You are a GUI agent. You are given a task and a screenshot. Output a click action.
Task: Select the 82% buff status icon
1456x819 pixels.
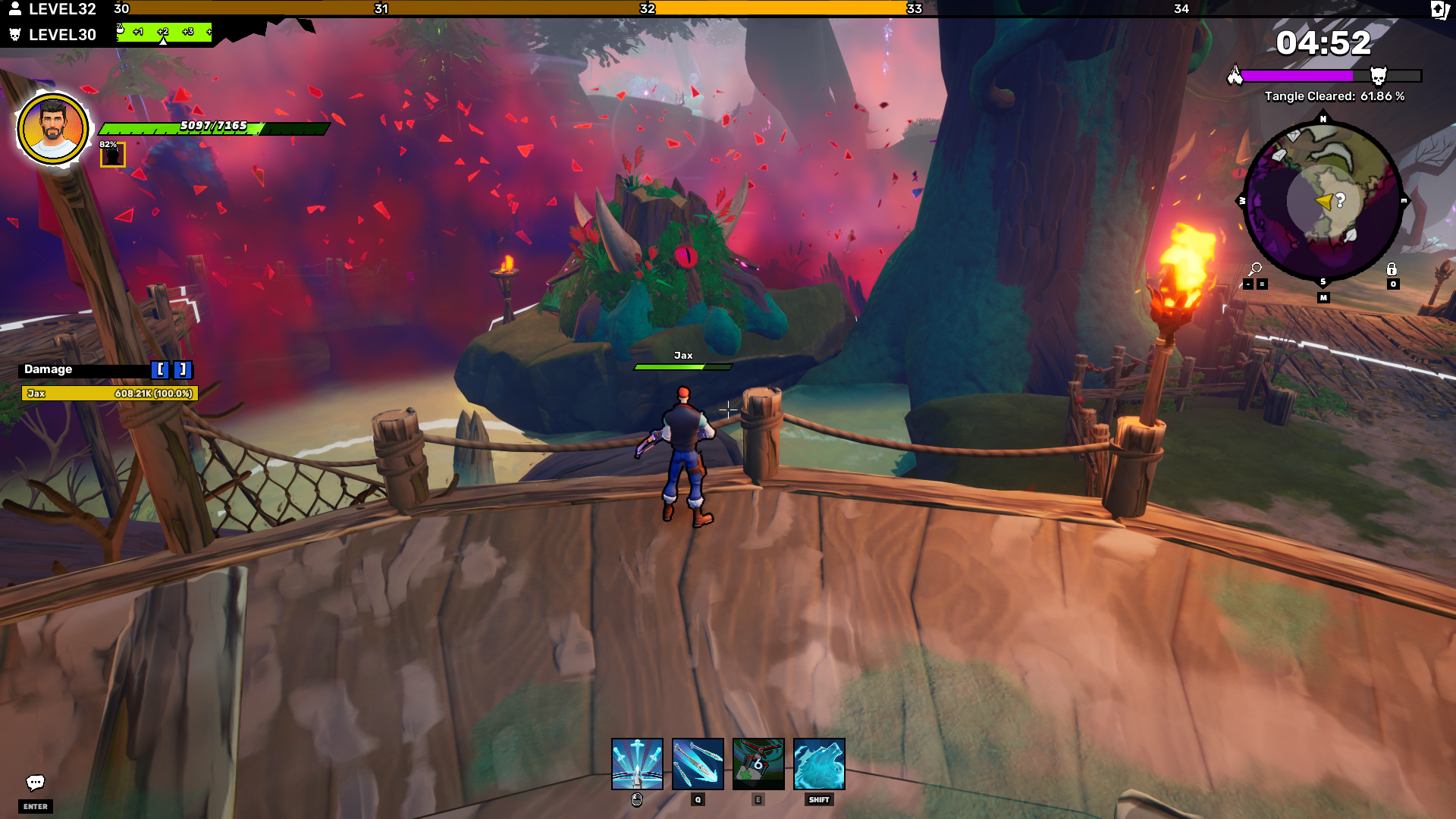pos(113,155)
